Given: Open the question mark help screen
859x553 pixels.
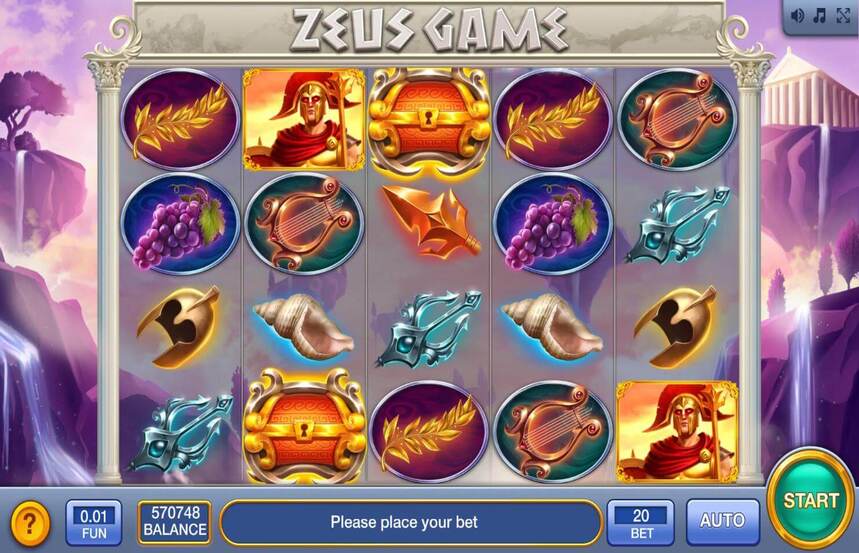Looking at the screenshot, I should coord(31,522).
